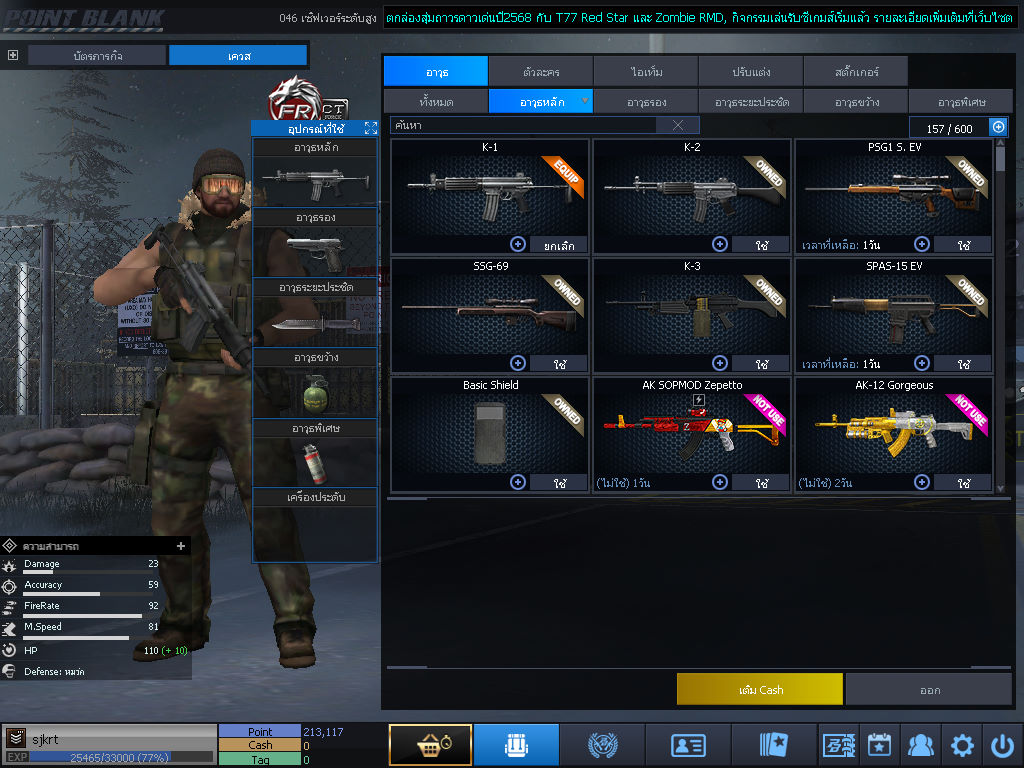Unequip the K-1 with ยกเลิก button
Image resolution: width=1024 pixels, height=768 pixels.
point(558,244)
